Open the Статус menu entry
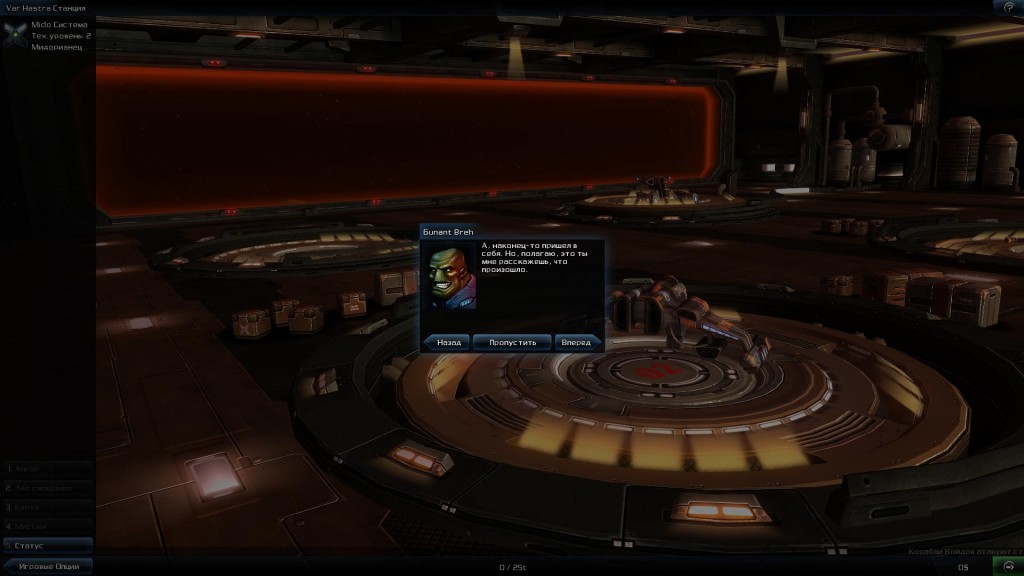 tap(47, 545)
